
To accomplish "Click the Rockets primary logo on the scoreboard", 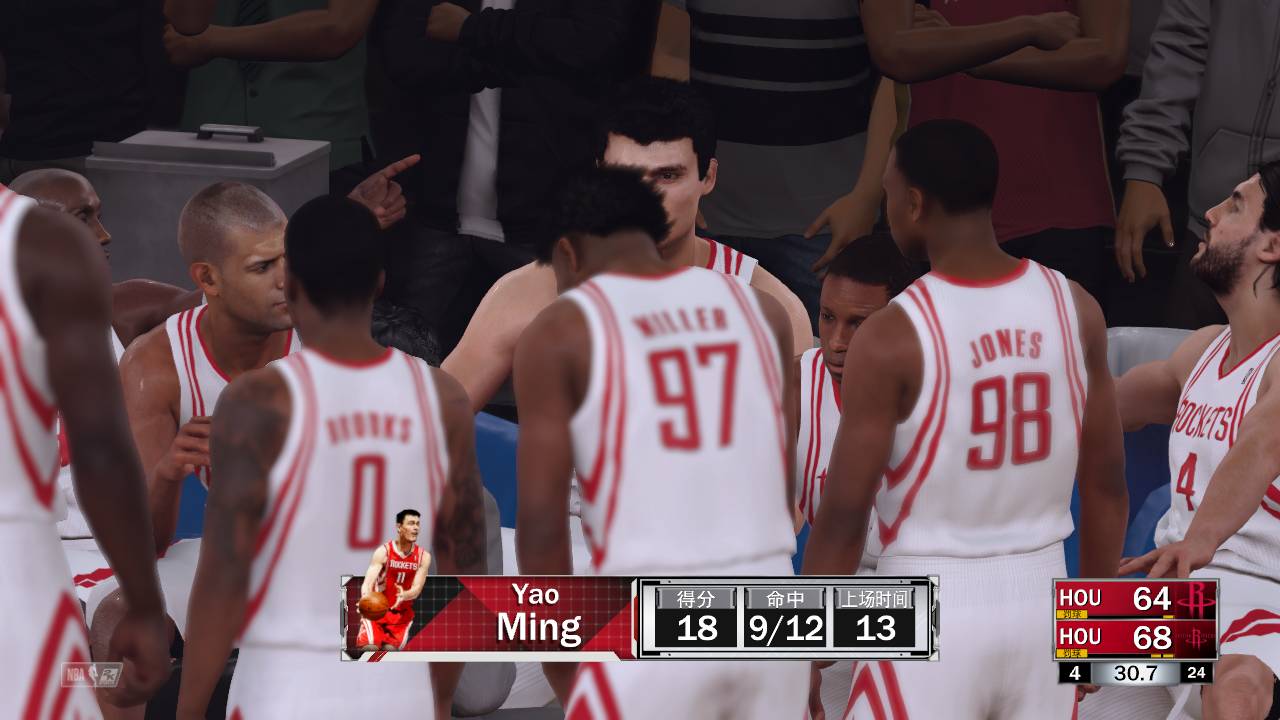I will pos(1196,599).
